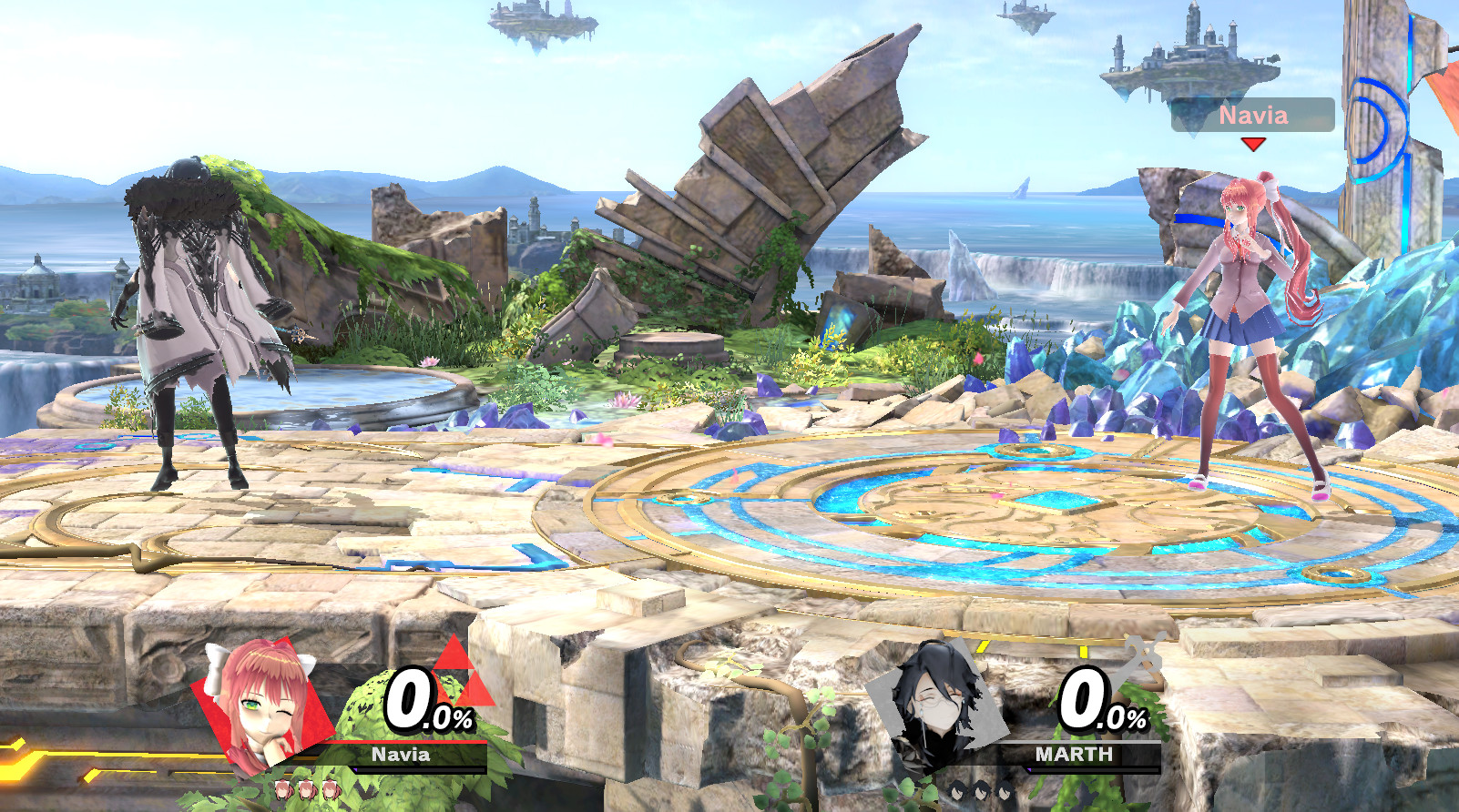Select Navia's third stock head icon
The image size is (1459, 812).
[331, 790]
